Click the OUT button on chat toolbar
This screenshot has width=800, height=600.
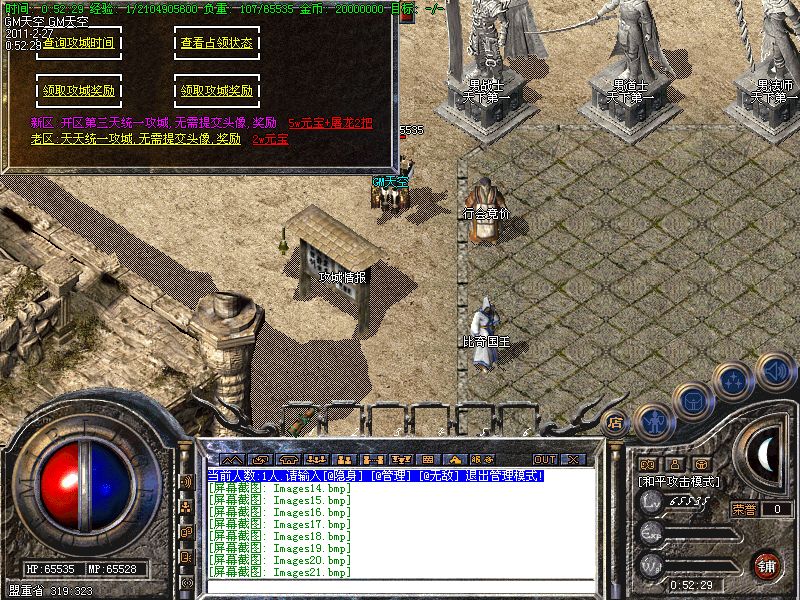[545, 459]
